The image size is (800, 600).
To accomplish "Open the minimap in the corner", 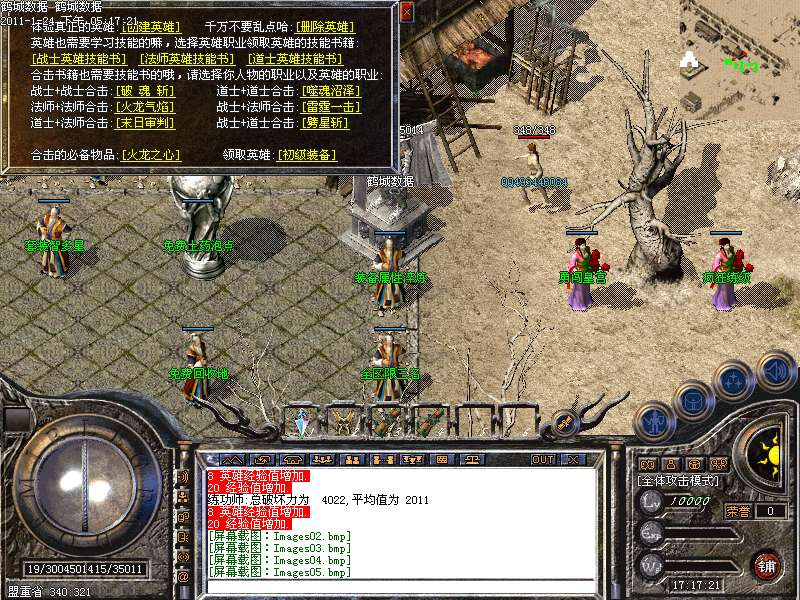I will click(x=739, y=56).
